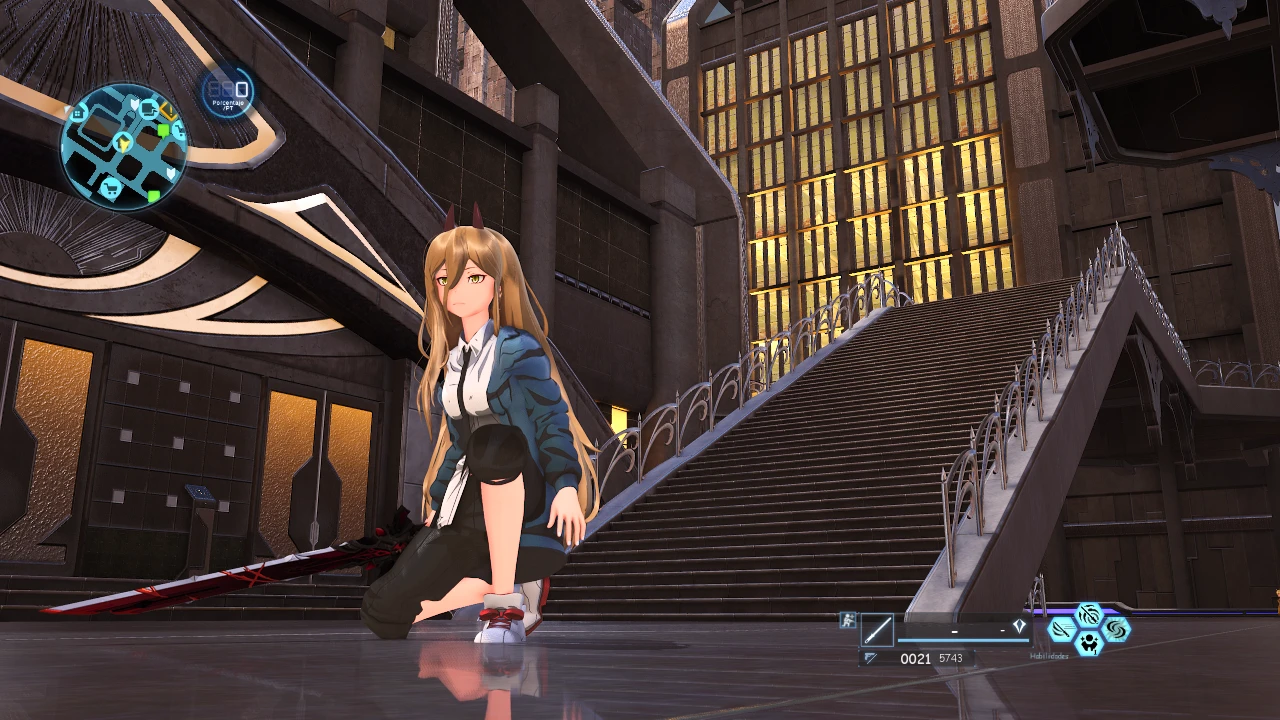Select the yellow exclamation quest marker
Screen dimensions: 1280x720
click(167, 111)
